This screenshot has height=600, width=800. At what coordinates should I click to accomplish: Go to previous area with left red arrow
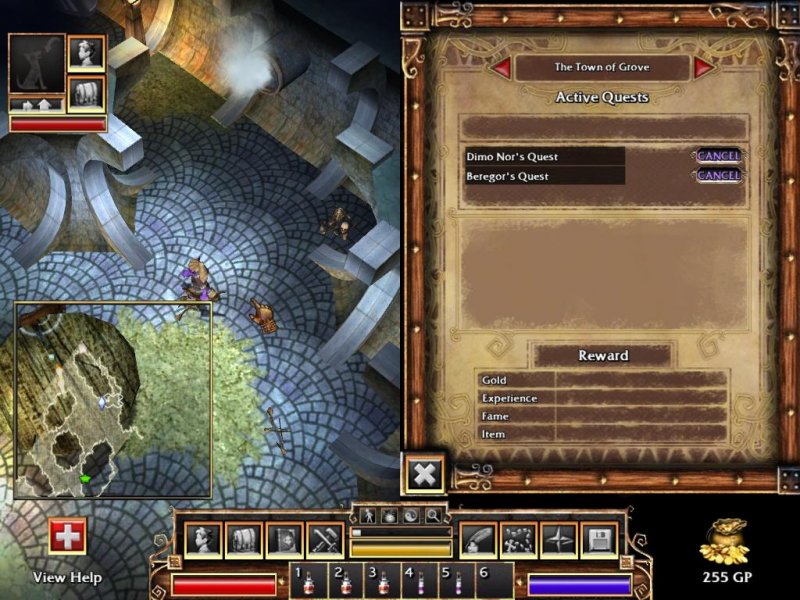point(502,67)
